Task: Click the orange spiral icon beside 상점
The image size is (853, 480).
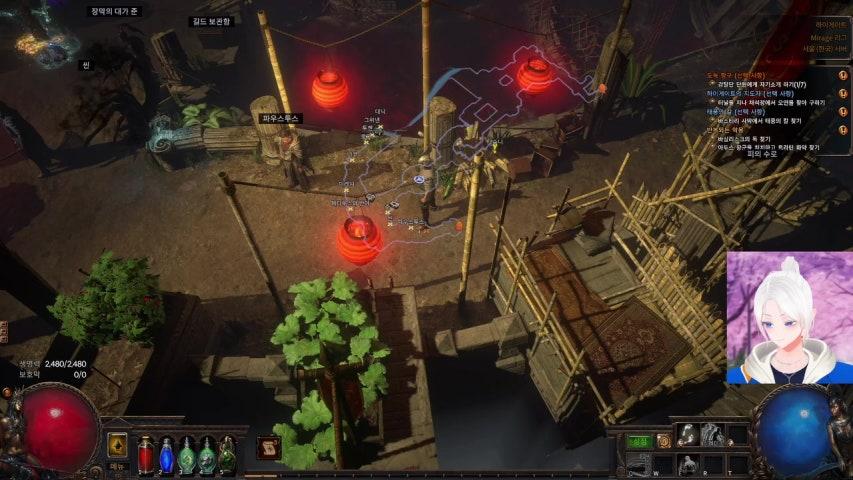Action: click(x=663, y=440)
